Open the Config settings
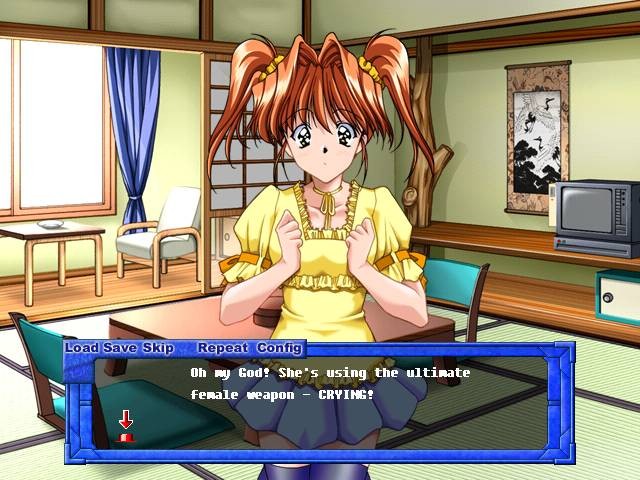 pos(279,348)
